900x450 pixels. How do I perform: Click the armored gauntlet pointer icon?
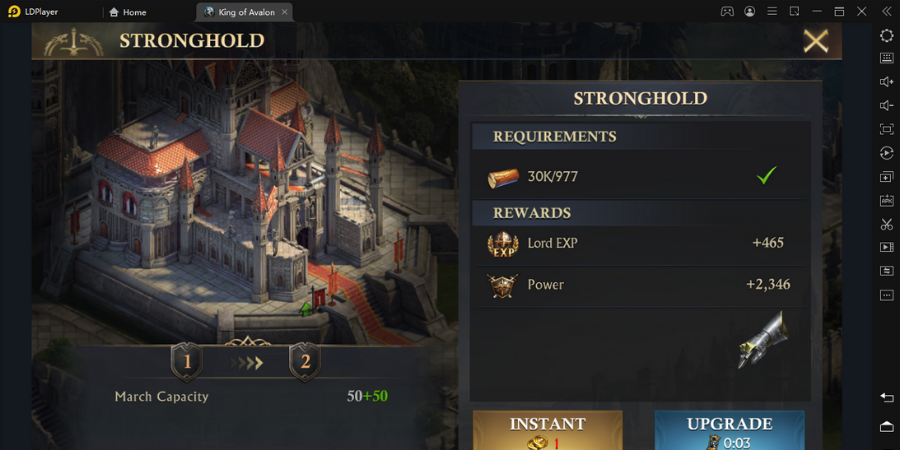coord(763,340)
